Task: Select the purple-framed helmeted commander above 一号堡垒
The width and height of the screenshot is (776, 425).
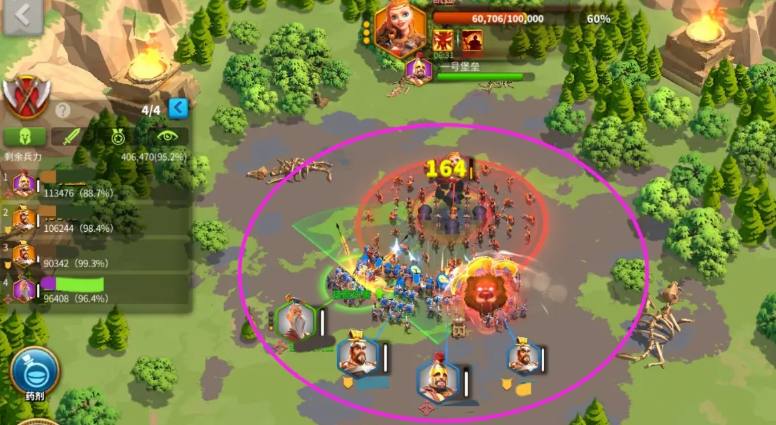Action: tap(420, 70)
